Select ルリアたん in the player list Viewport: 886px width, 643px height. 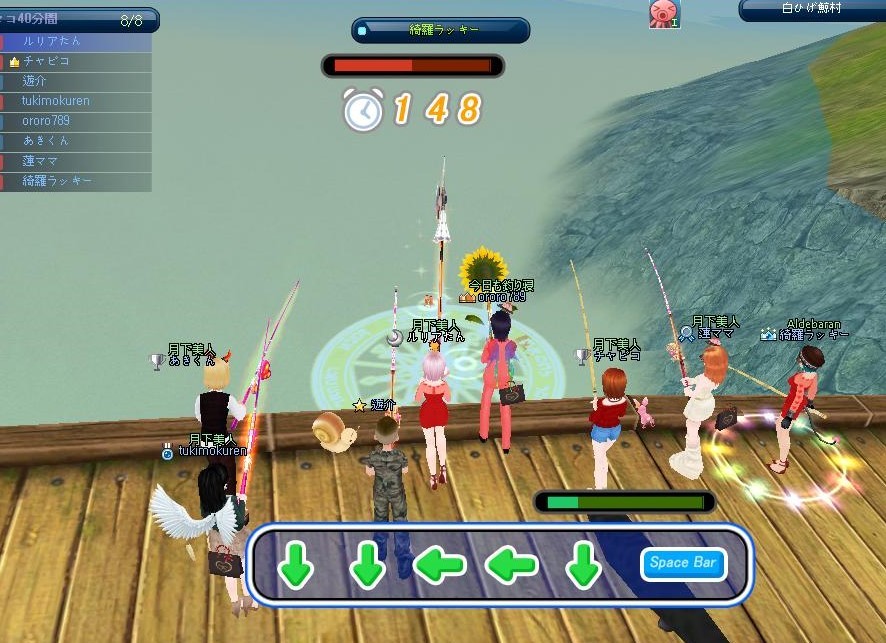(76, 42)
